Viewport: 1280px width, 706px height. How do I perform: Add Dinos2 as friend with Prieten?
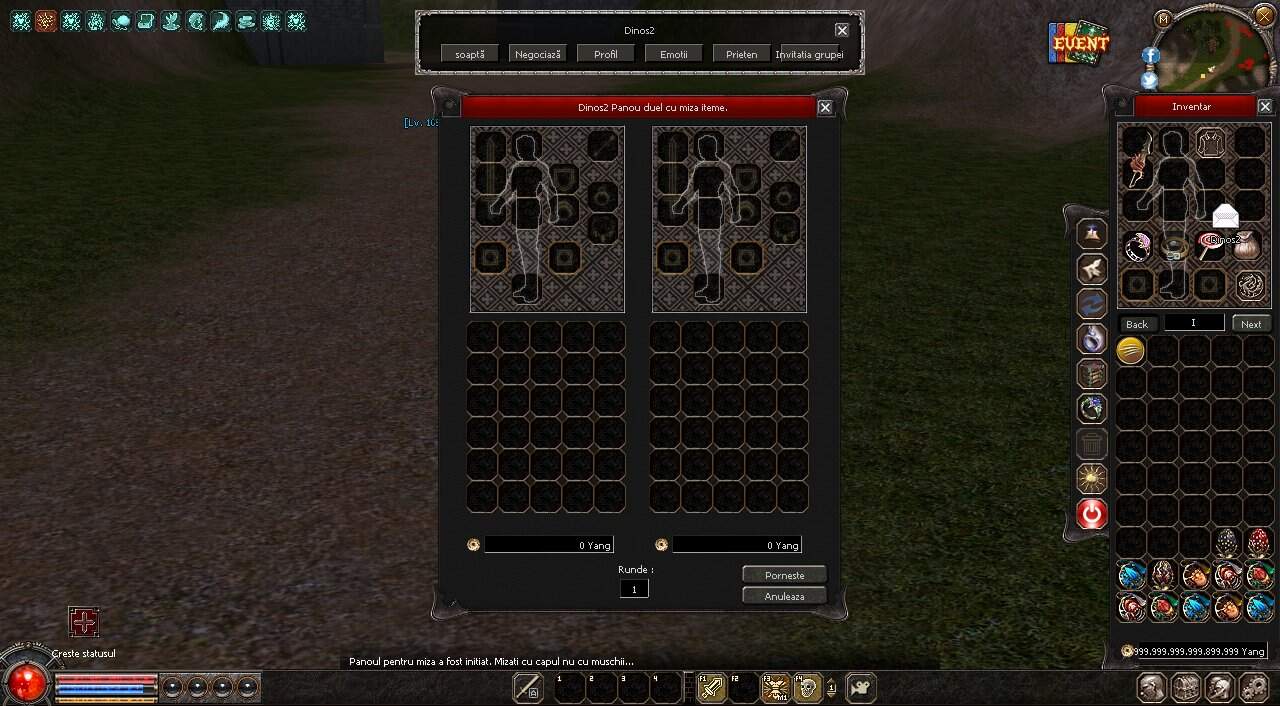point(742,54)
